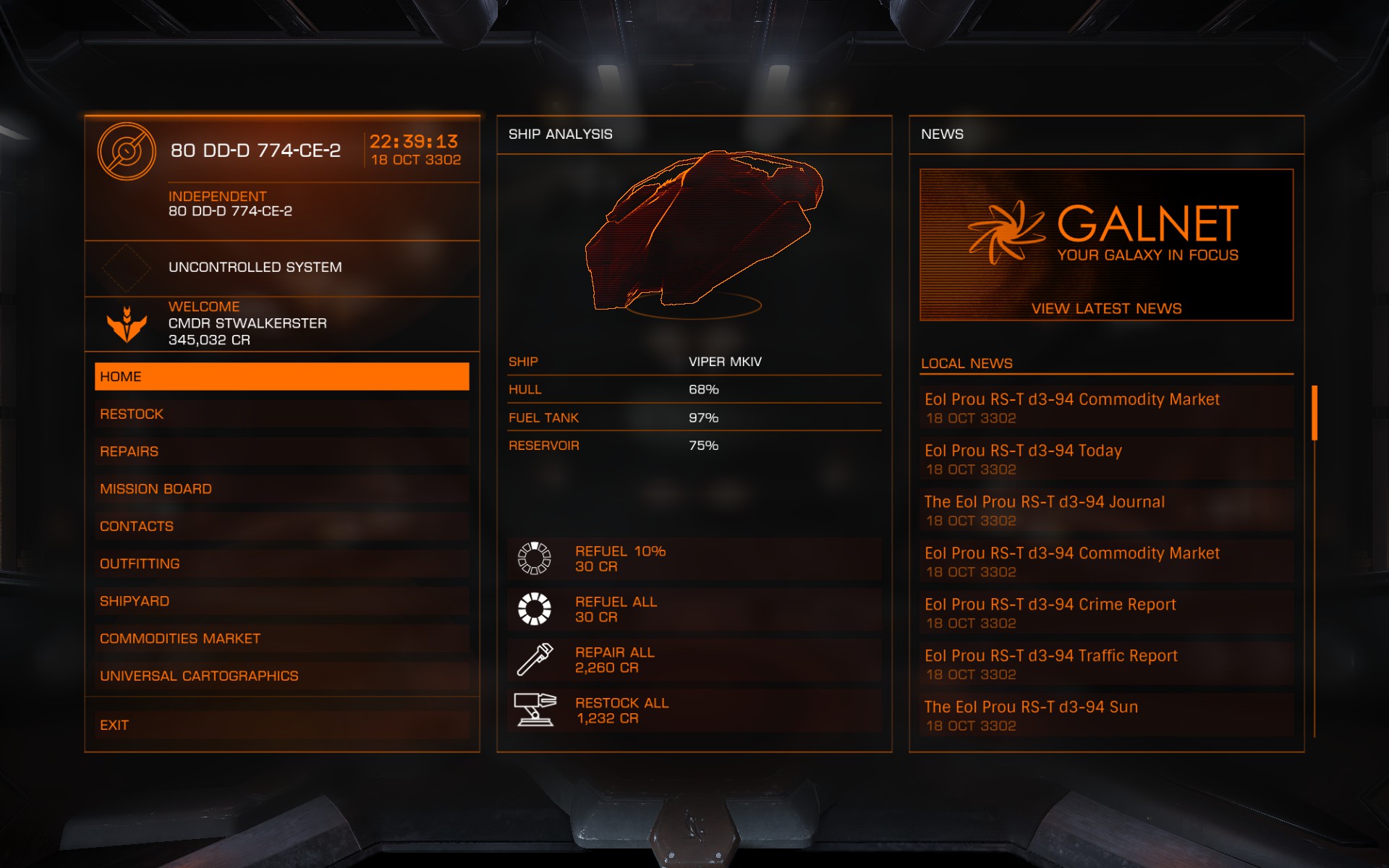Browse the Shipyard
Viewport: 1389px width, 868px height.
pos(281,601)
